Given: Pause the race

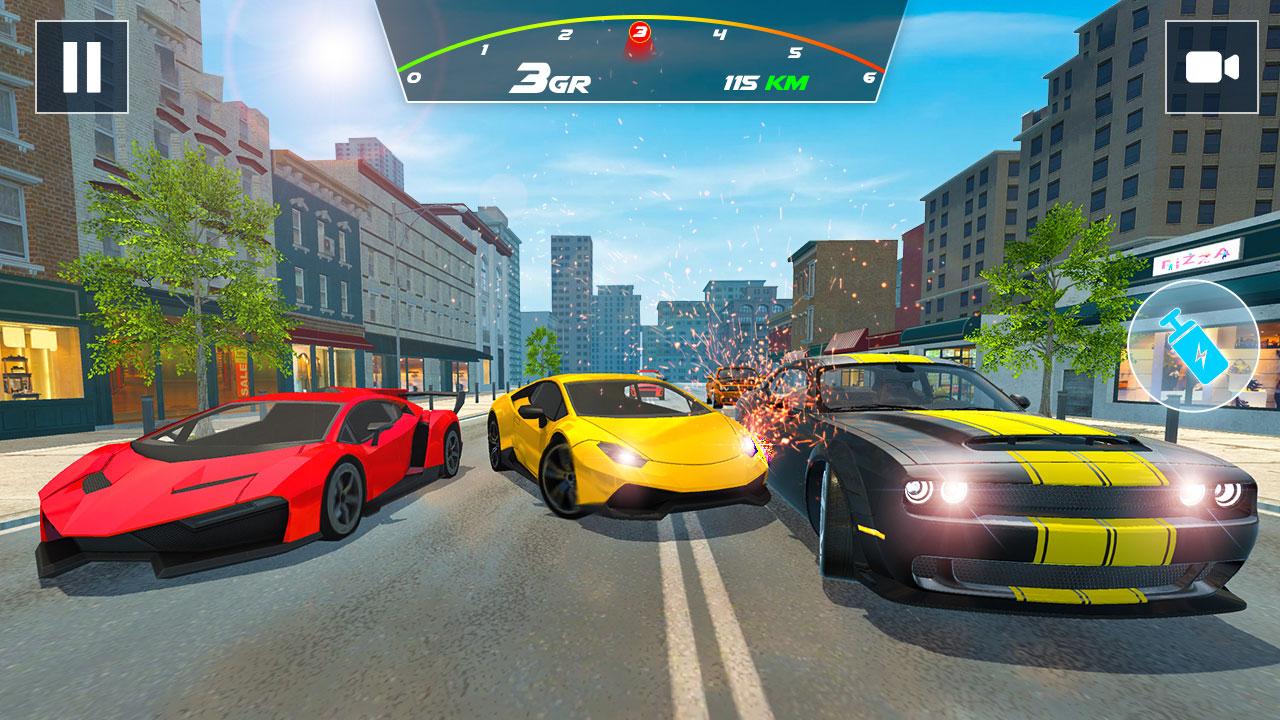Looking at the screenshot, I should click(82, 67).
